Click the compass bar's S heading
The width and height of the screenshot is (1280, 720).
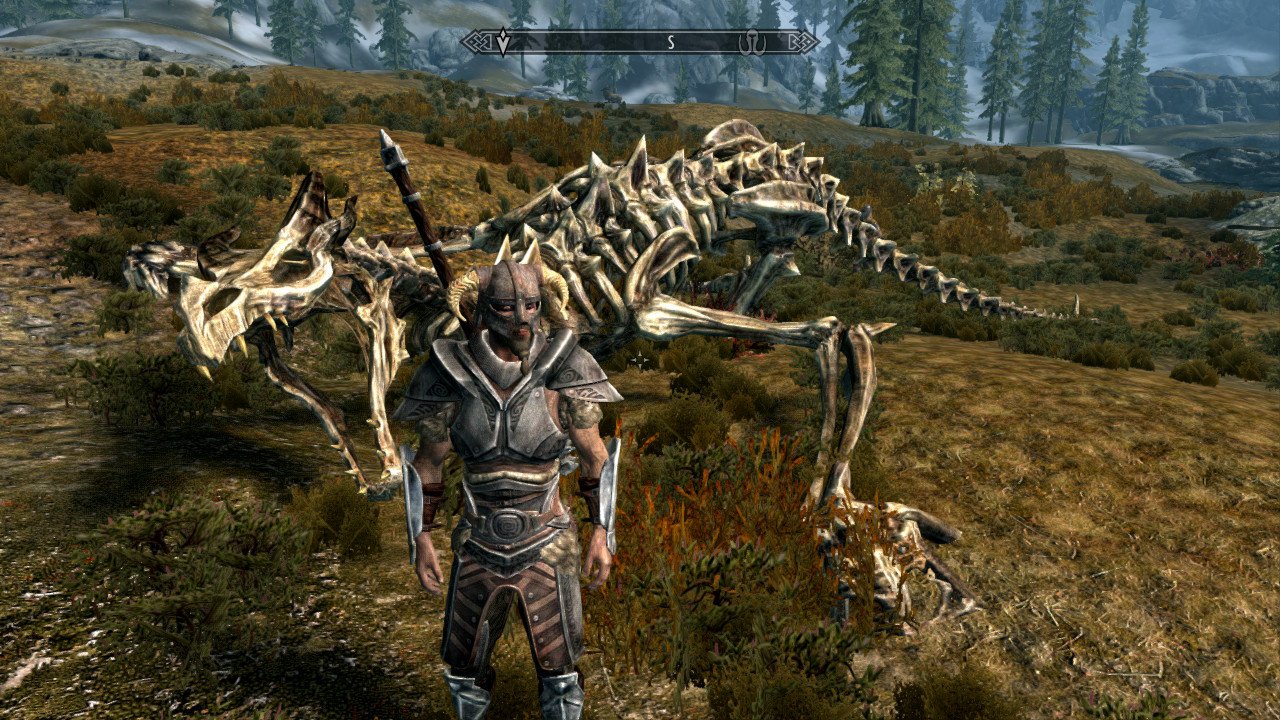[x=671, y=42]
